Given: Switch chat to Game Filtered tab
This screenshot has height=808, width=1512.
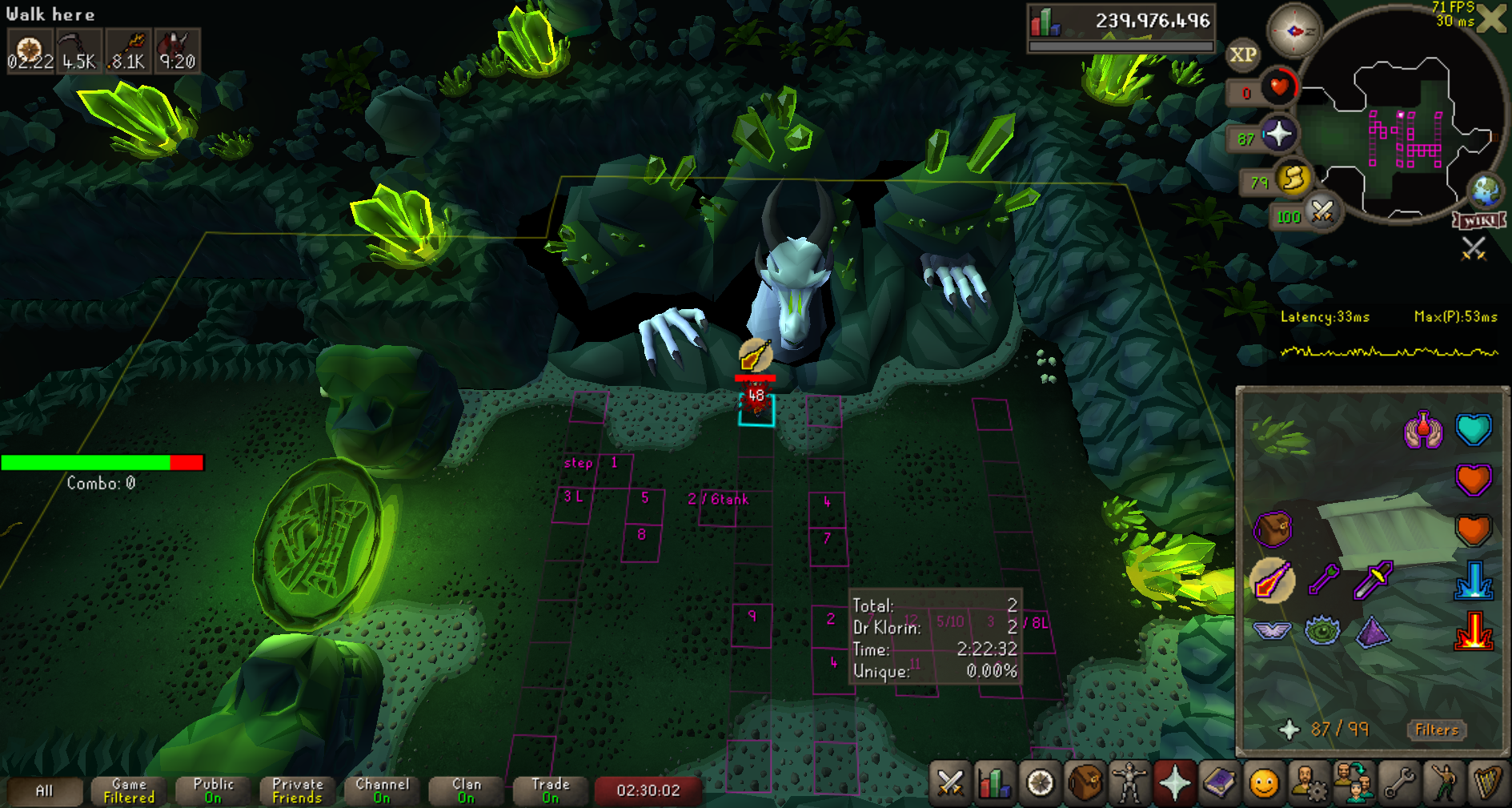Looking at the screenshot, I should coord(129,790).
